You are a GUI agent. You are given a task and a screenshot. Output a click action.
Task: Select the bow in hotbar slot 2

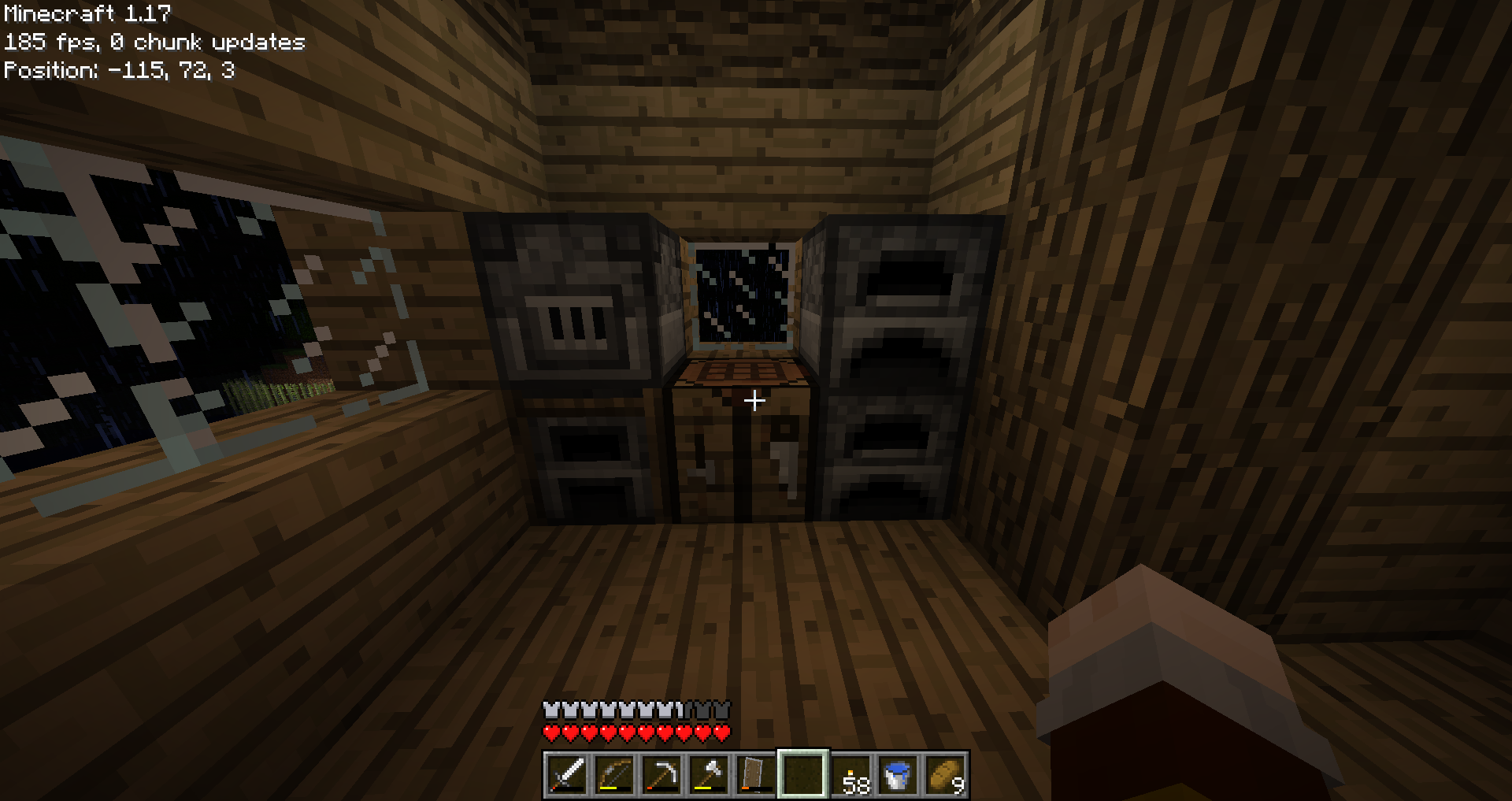coord(615,775)
